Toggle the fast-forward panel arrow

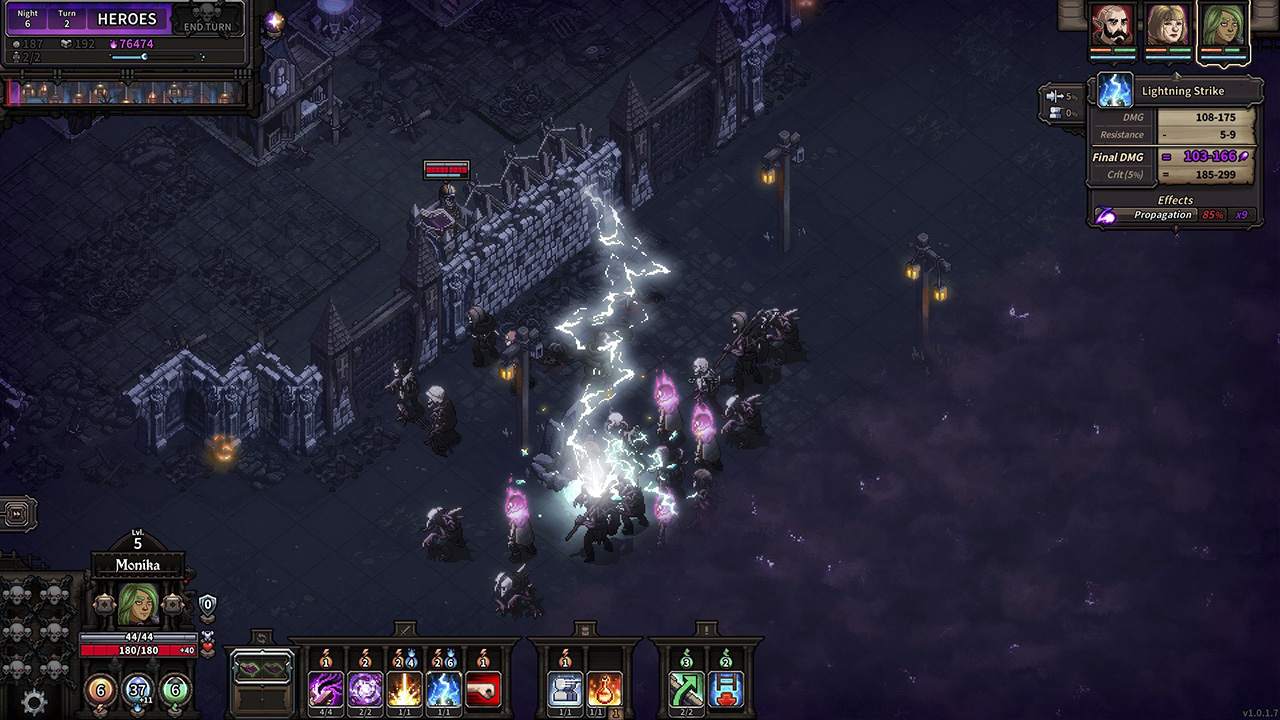coord(16,513)
